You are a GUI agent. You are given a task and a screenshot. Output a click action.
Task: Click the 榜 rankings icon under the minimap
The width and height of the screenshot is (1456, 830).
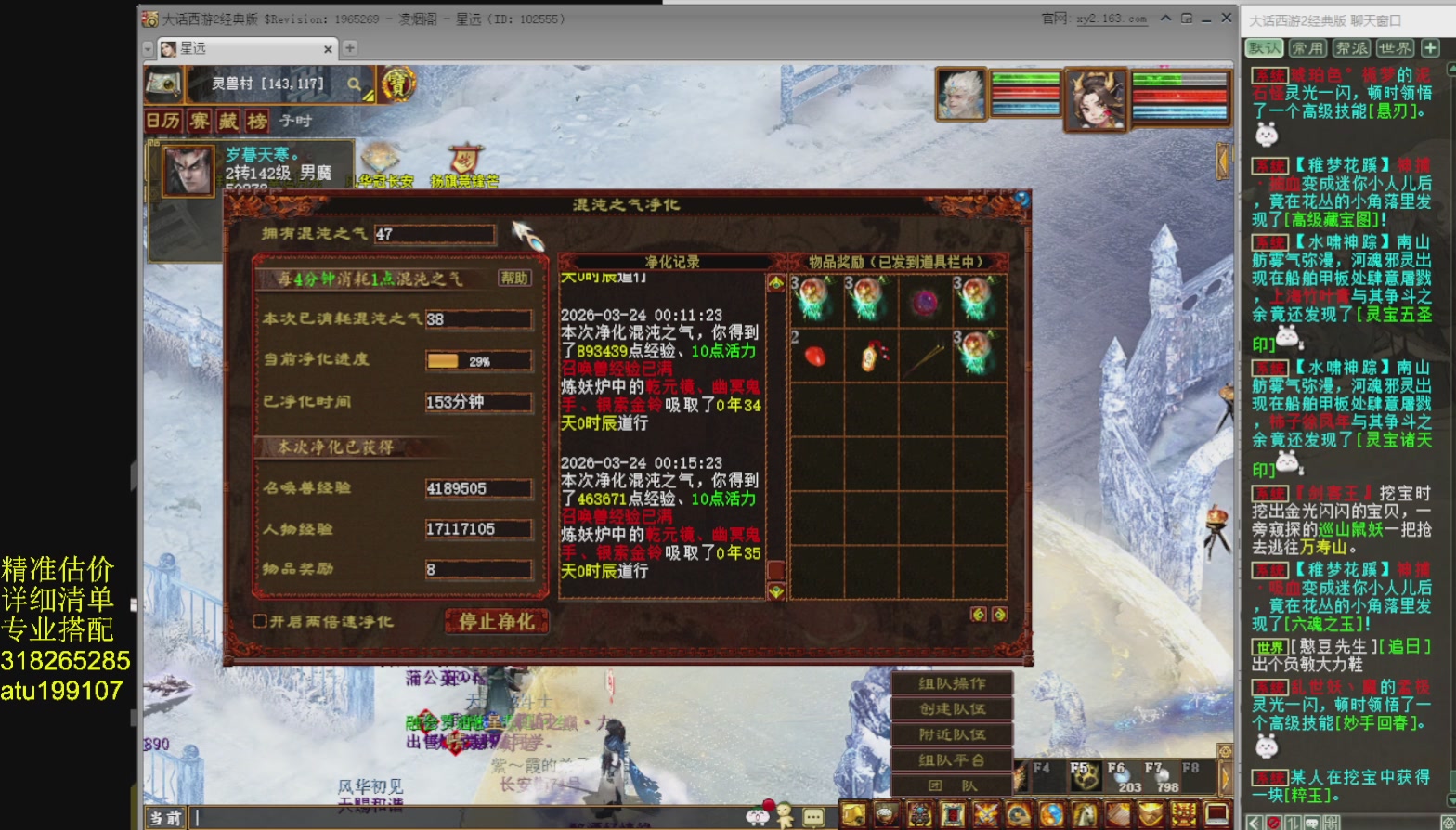(258, 122)
